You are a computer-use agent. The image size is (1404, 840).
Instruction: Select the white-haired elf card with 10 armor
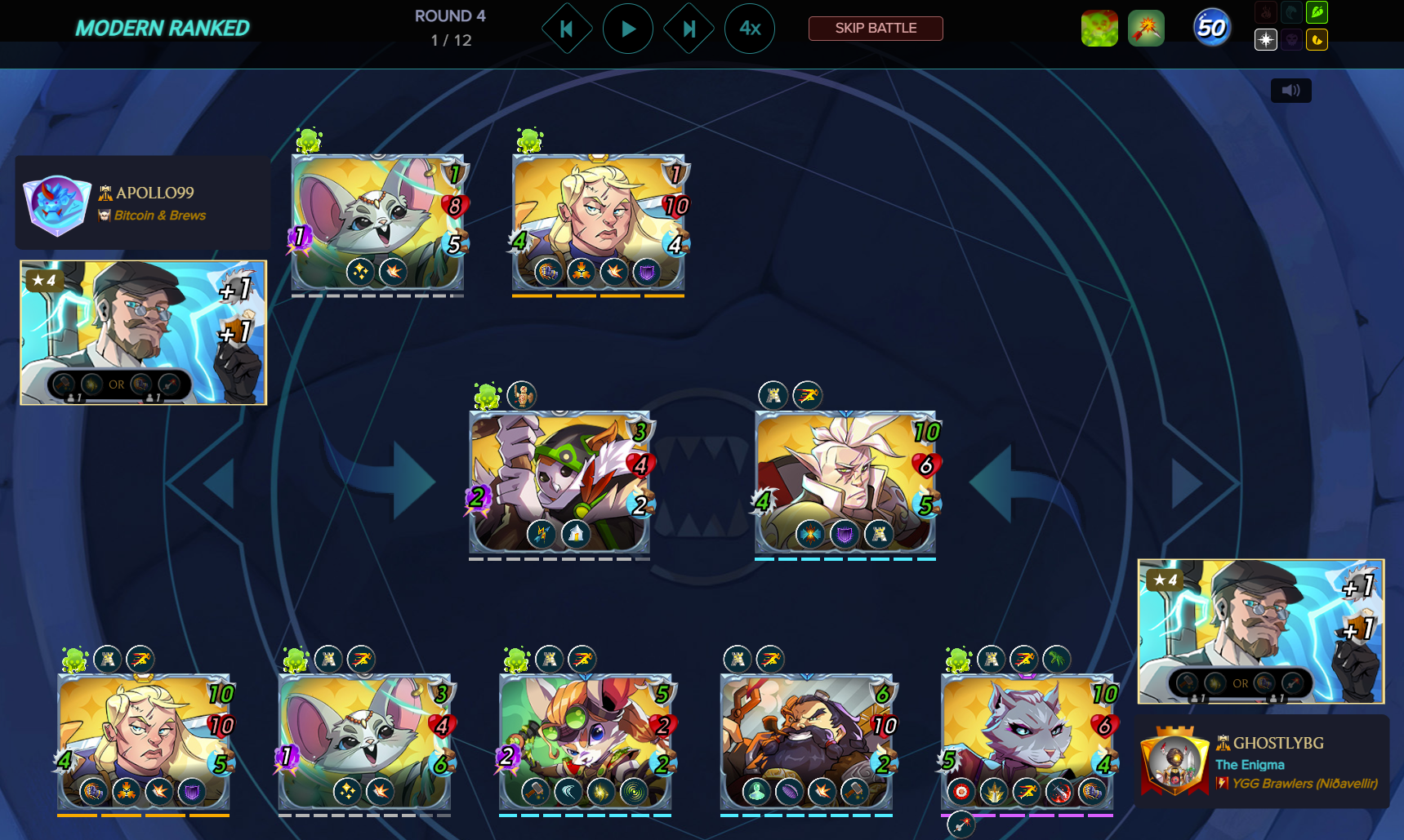pyautogui.click(x=845, y=482)
